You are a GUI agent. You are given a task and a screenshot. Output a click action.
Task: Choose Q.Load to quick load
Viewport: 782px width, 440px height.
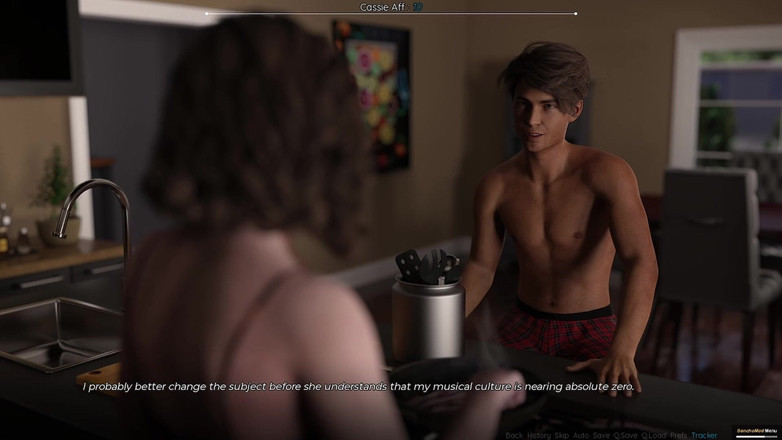click(654, 435)
